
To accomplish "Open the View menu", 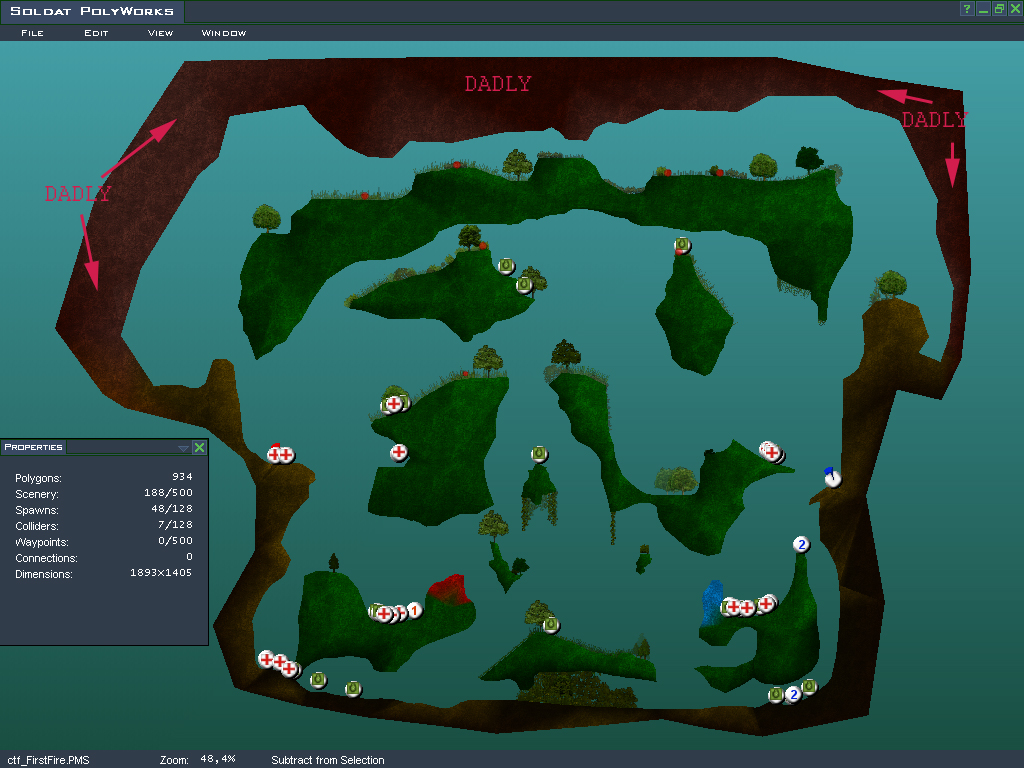I will coord(160,33).
